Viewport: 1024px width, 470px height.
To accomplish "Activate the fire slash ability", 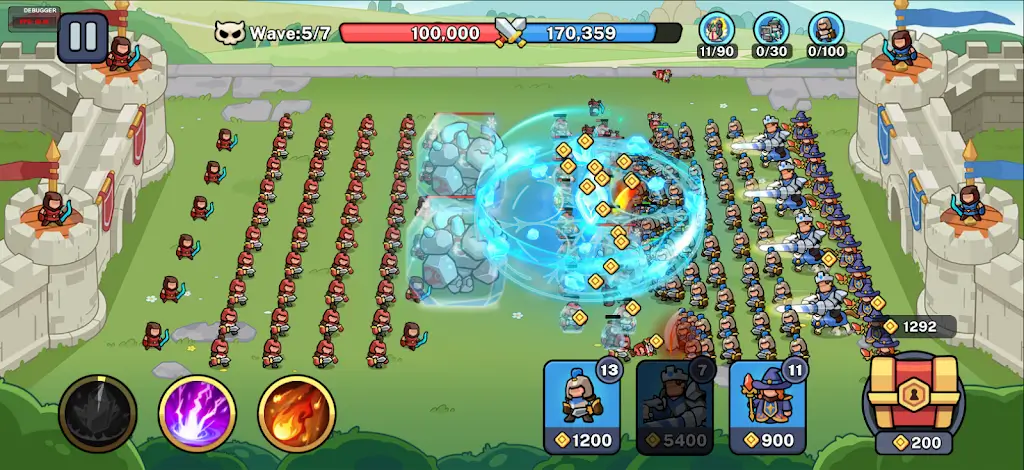I will coord(297,413).
